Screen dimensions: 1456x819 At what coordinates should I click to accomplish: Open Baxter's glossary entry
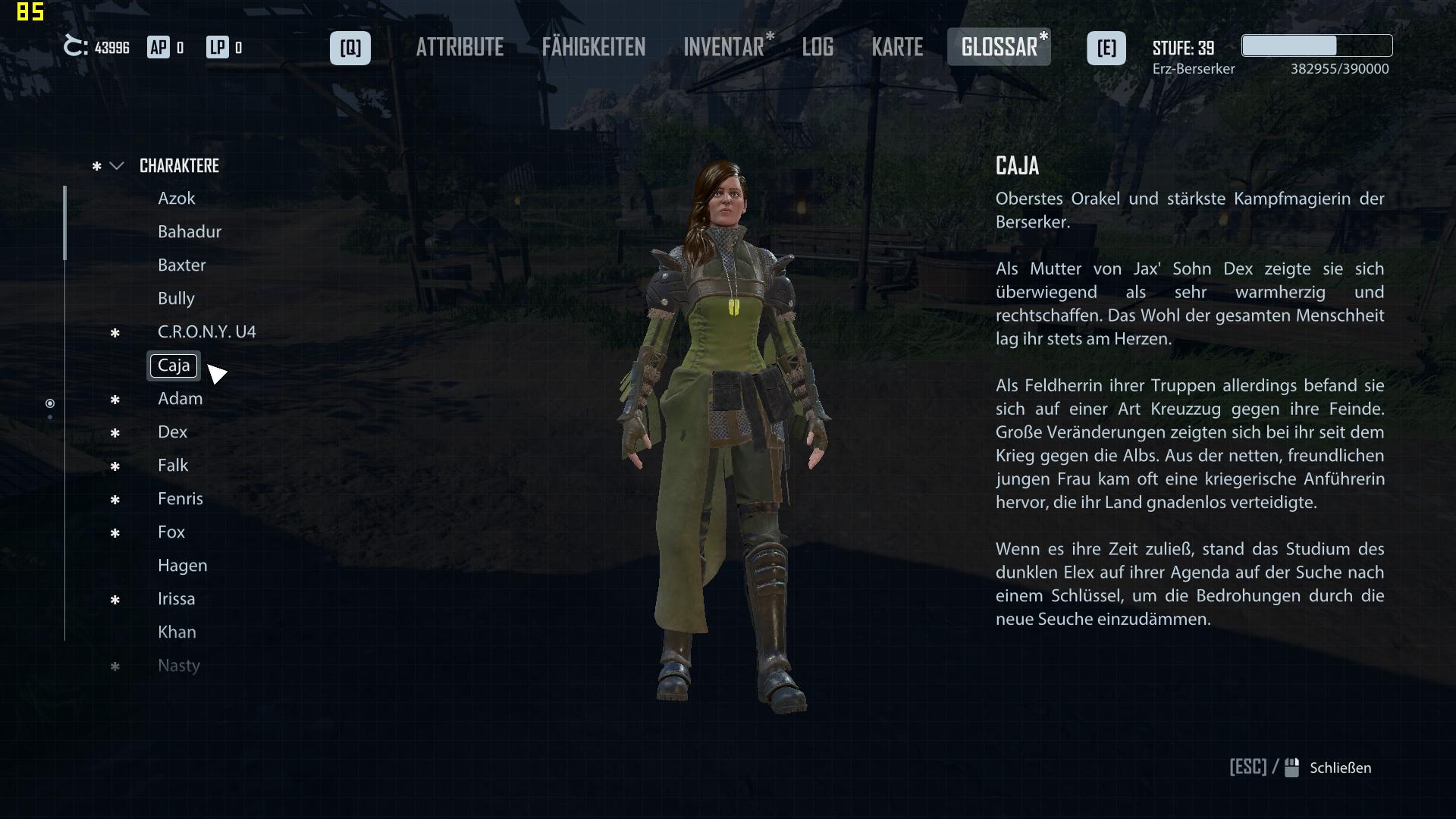pos(182,265)
